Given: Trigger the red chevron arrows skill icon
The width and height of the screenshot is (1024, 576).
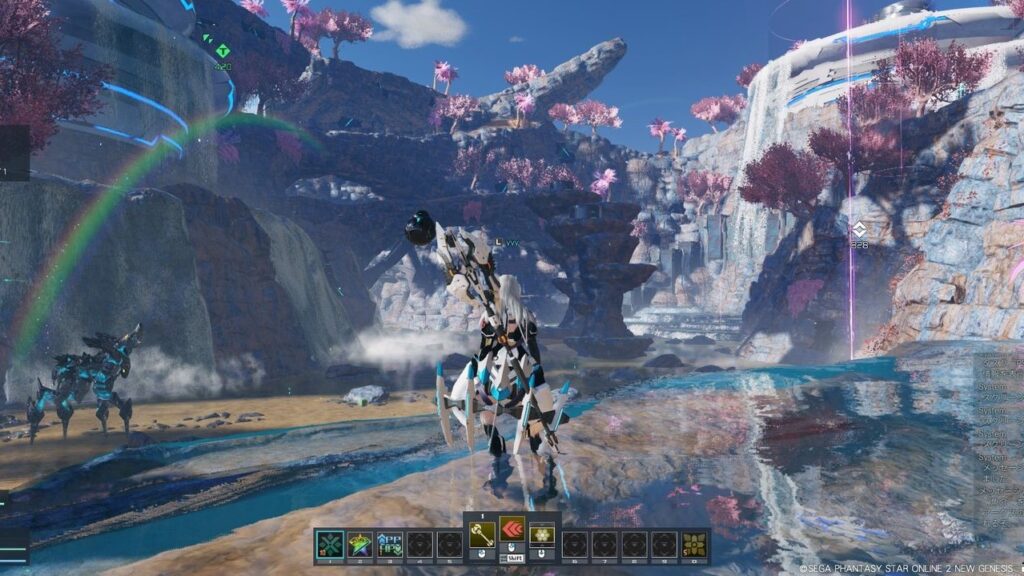Looking at the screenshot, I should (512, 532).
